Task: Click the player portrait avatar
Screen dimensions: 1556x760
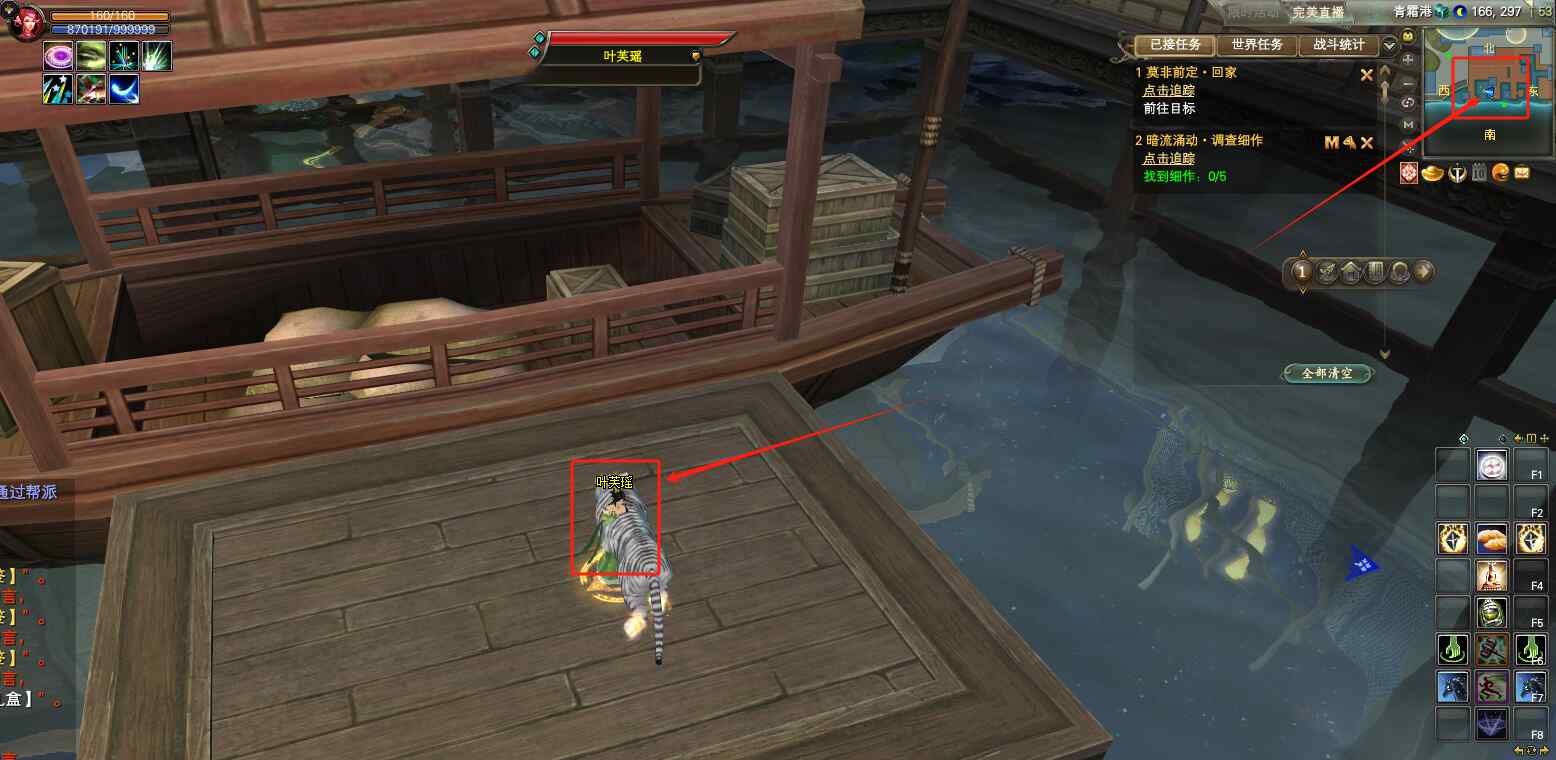Action: (x=22, y=20)
